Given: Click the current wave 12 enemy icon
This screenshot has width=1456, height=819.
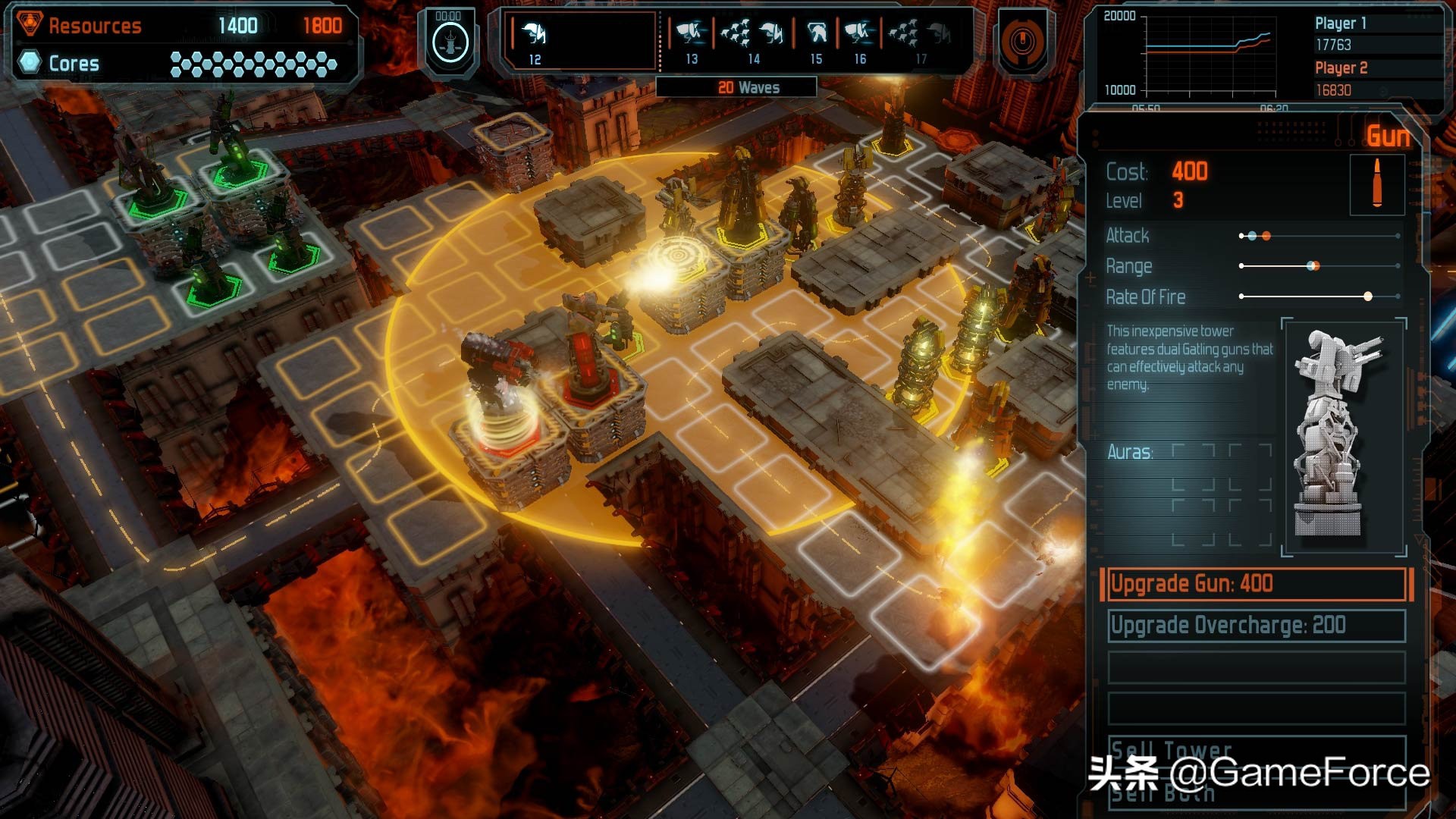Looking at the screenshot, I should click(x=535, y=34).
